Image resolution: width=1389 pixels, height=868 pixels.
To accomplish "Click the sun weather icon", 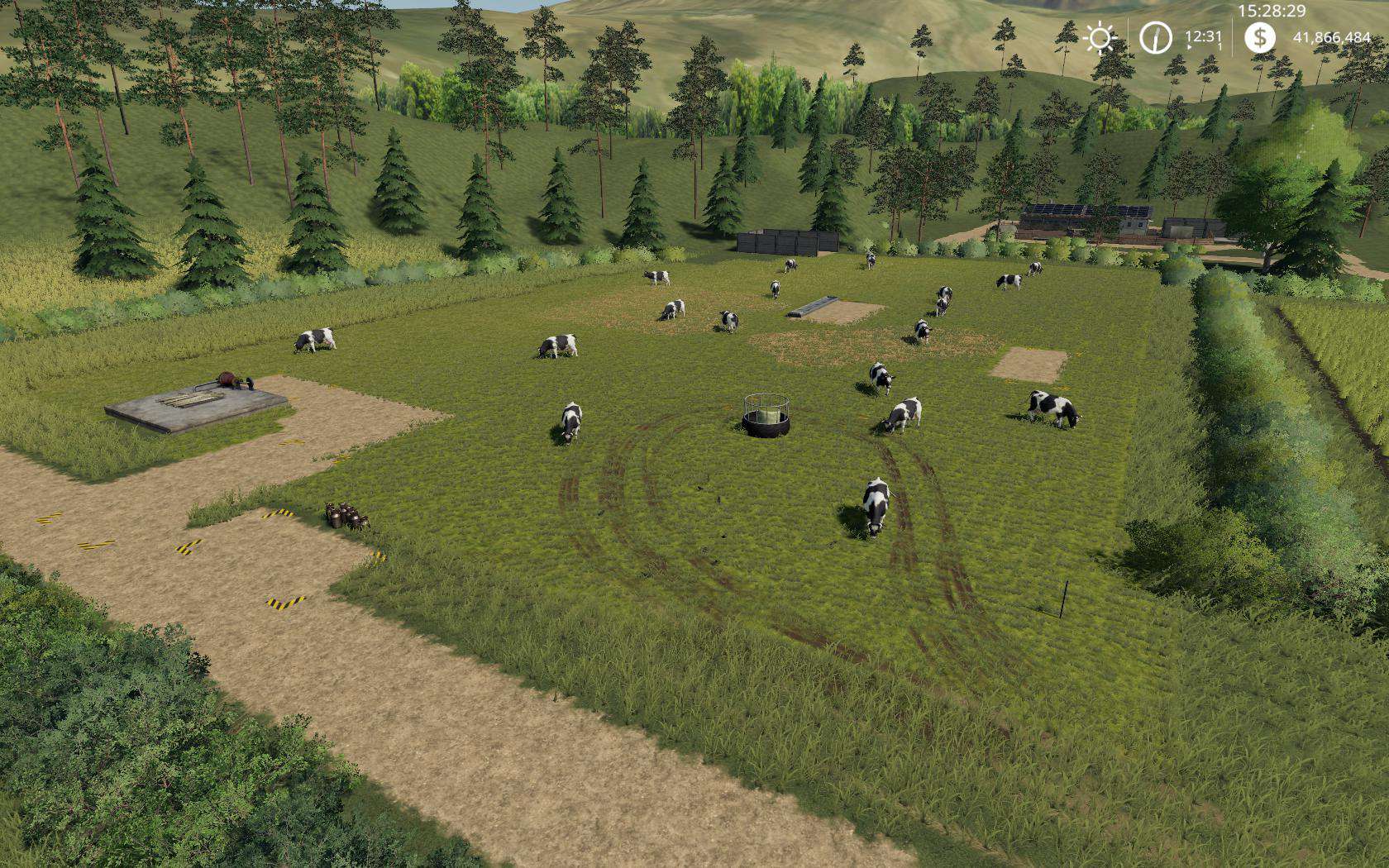I will point(1100,38).
